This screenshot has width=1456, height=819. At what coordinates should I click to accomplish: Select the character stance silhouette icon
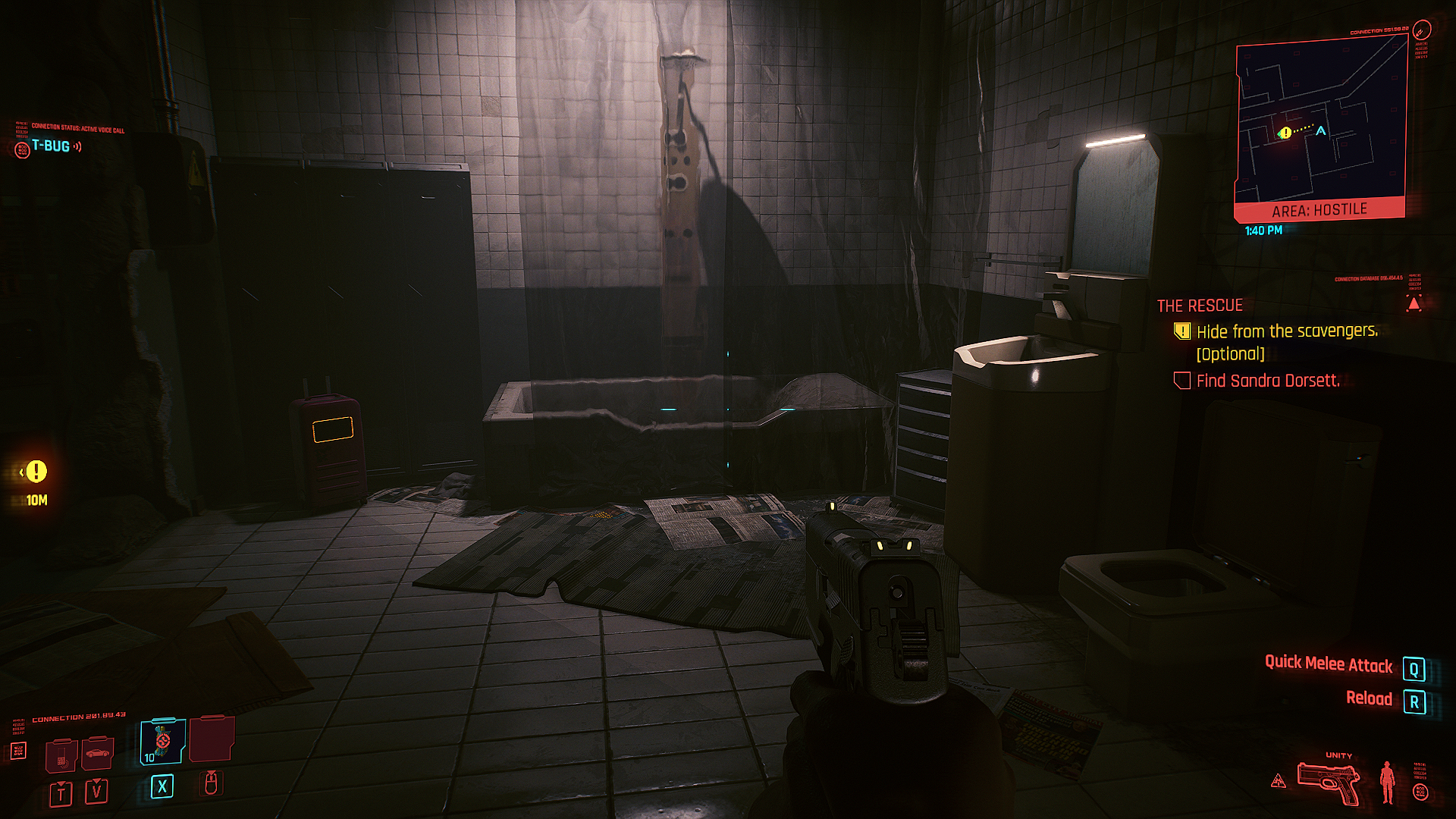[x=1388, y=782]
